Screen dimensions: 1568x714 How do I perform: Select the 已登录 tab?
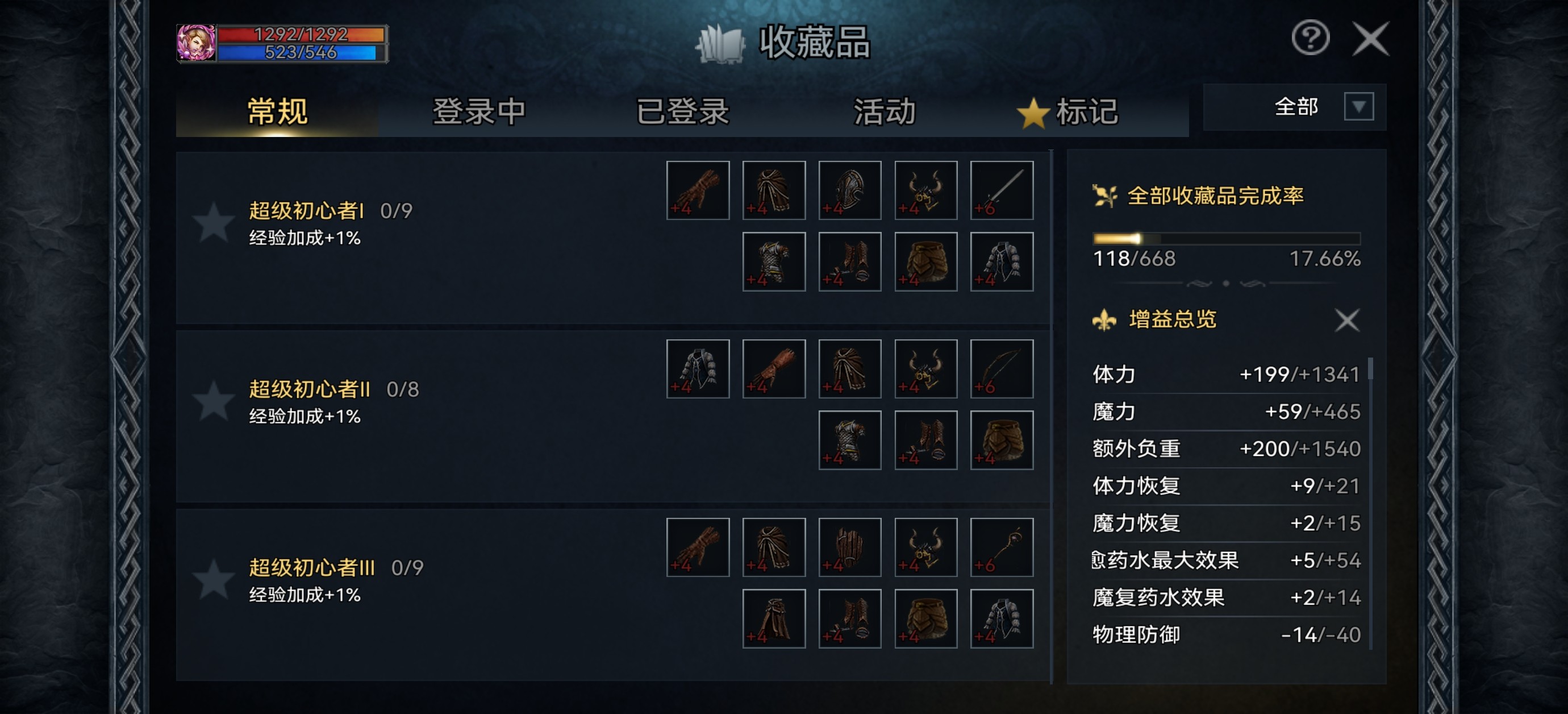[x=682, y=111]
